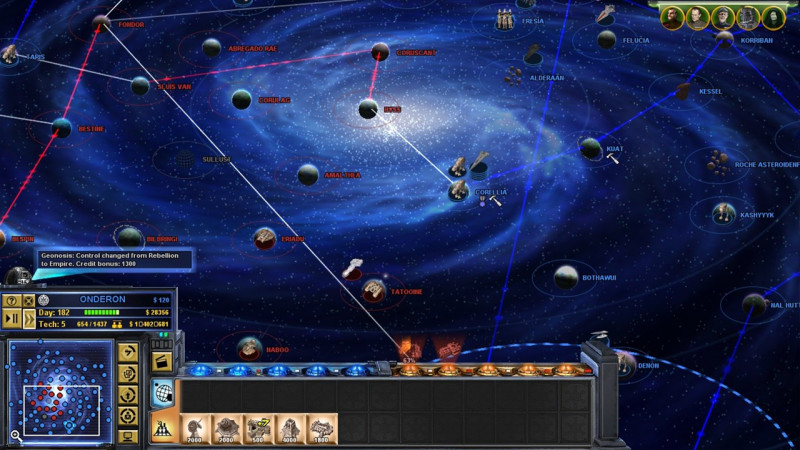Switch to the ground structures build tab
Viewport: 800px width, 450px height.
click(x=161, y=428)
